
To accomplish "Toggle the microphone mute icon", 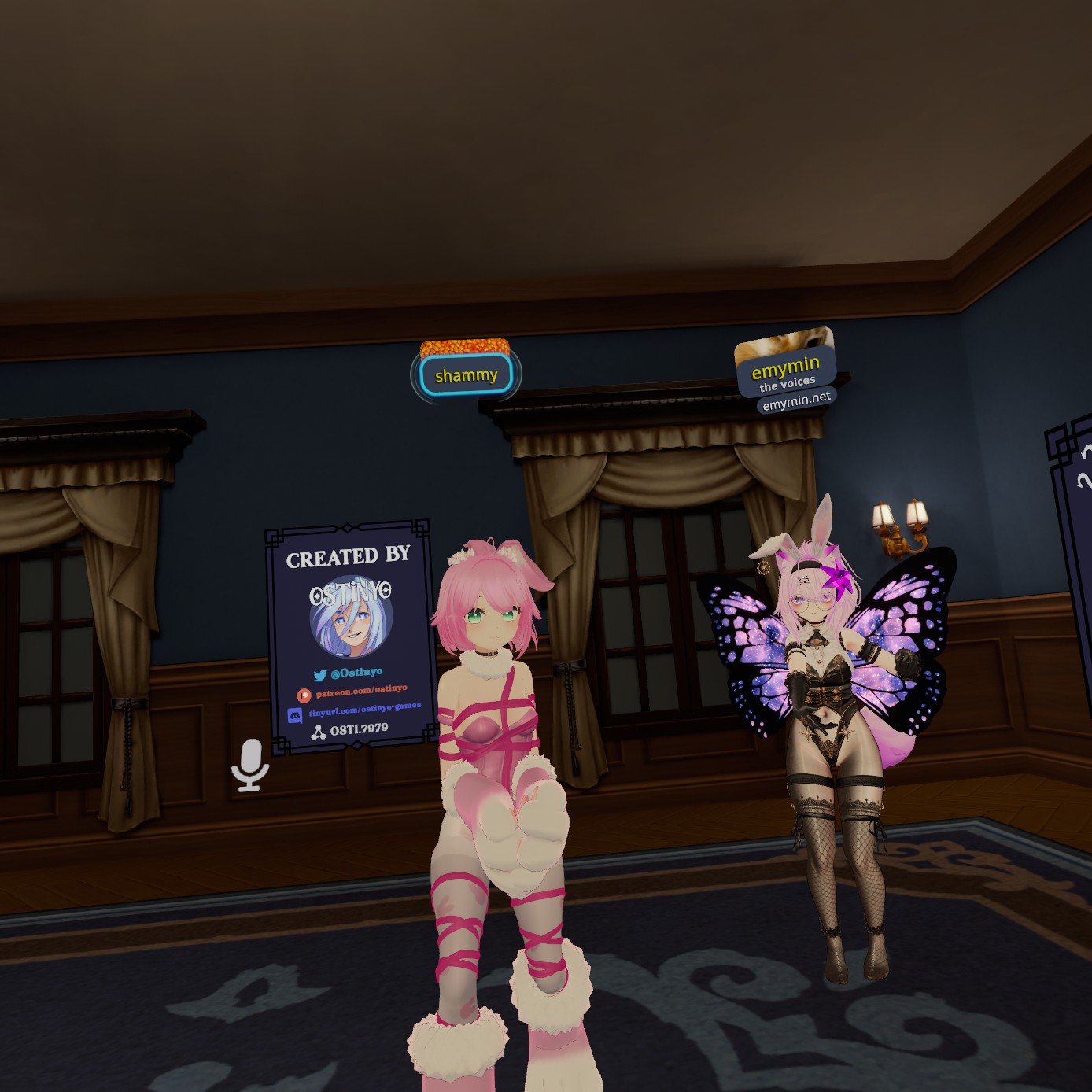I will [250, 765].
